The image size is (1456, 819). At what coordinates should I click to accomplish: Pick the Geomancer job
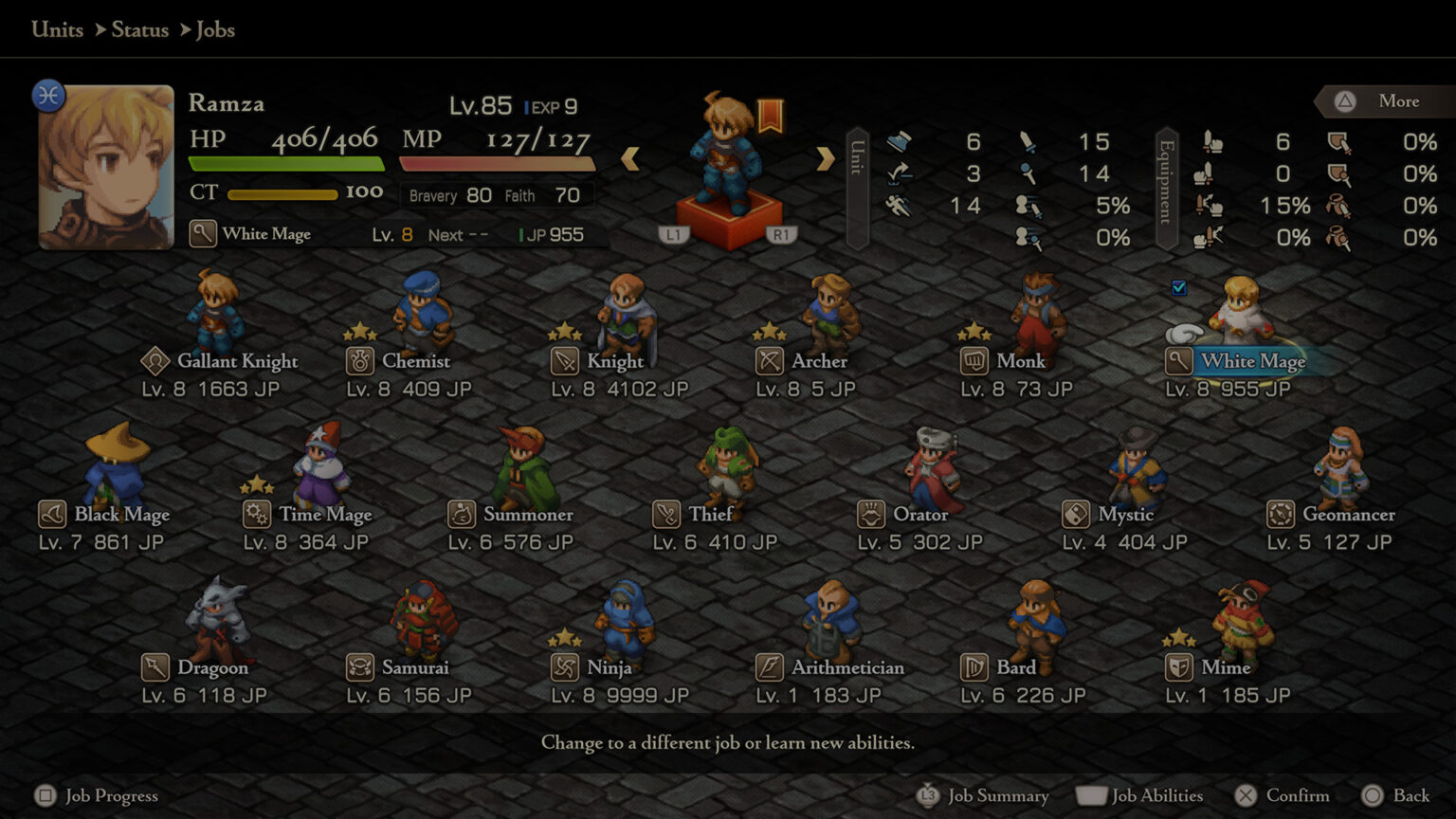click(x=1348, y=515)
